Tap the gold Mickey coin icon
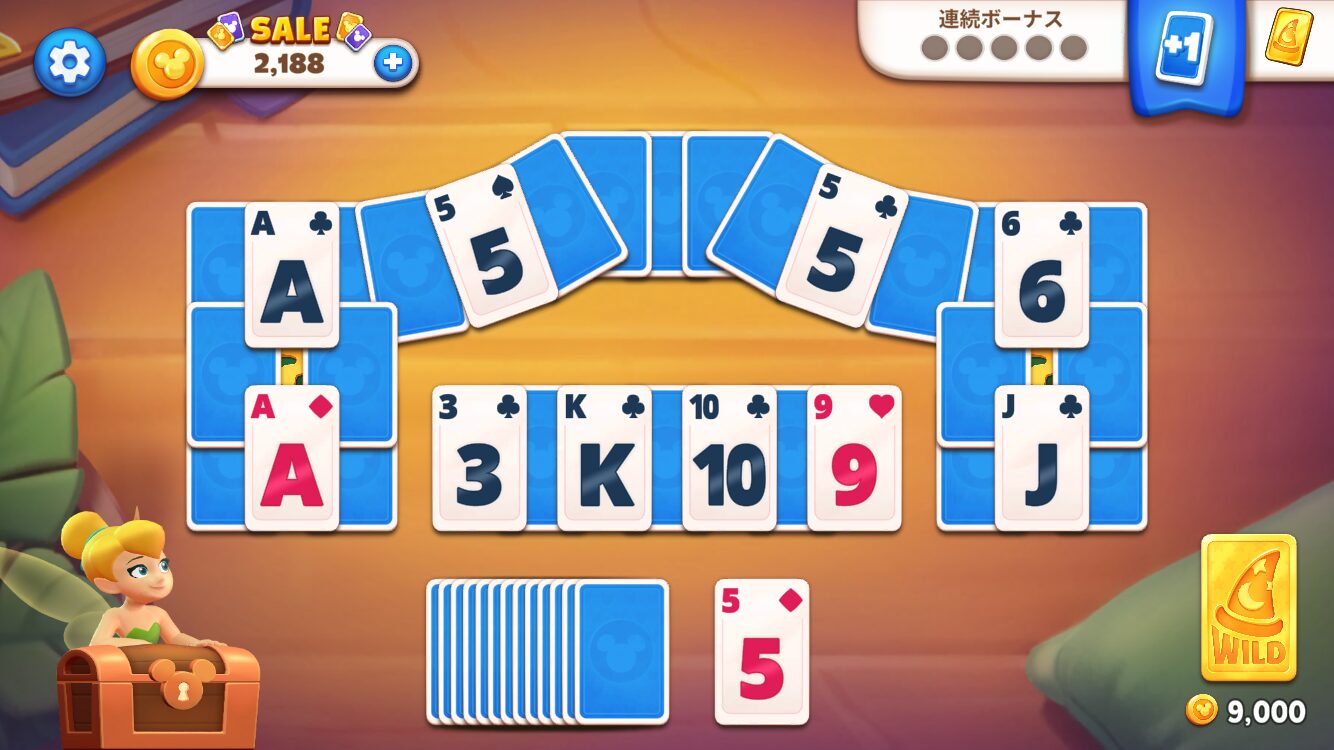 click(x=167, y=63)
